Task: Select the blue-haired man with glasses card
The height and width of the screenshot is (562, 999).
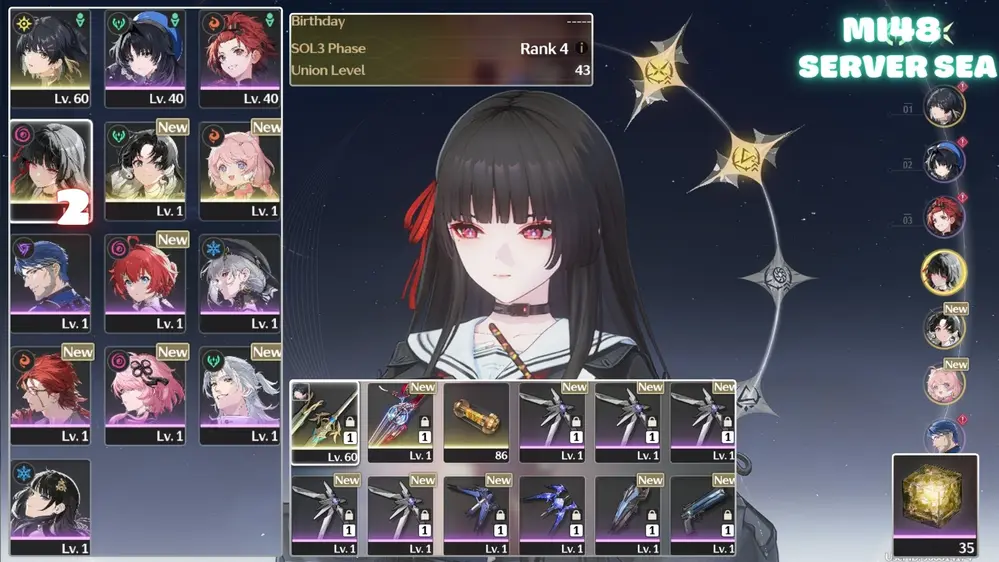Action: 50,282
